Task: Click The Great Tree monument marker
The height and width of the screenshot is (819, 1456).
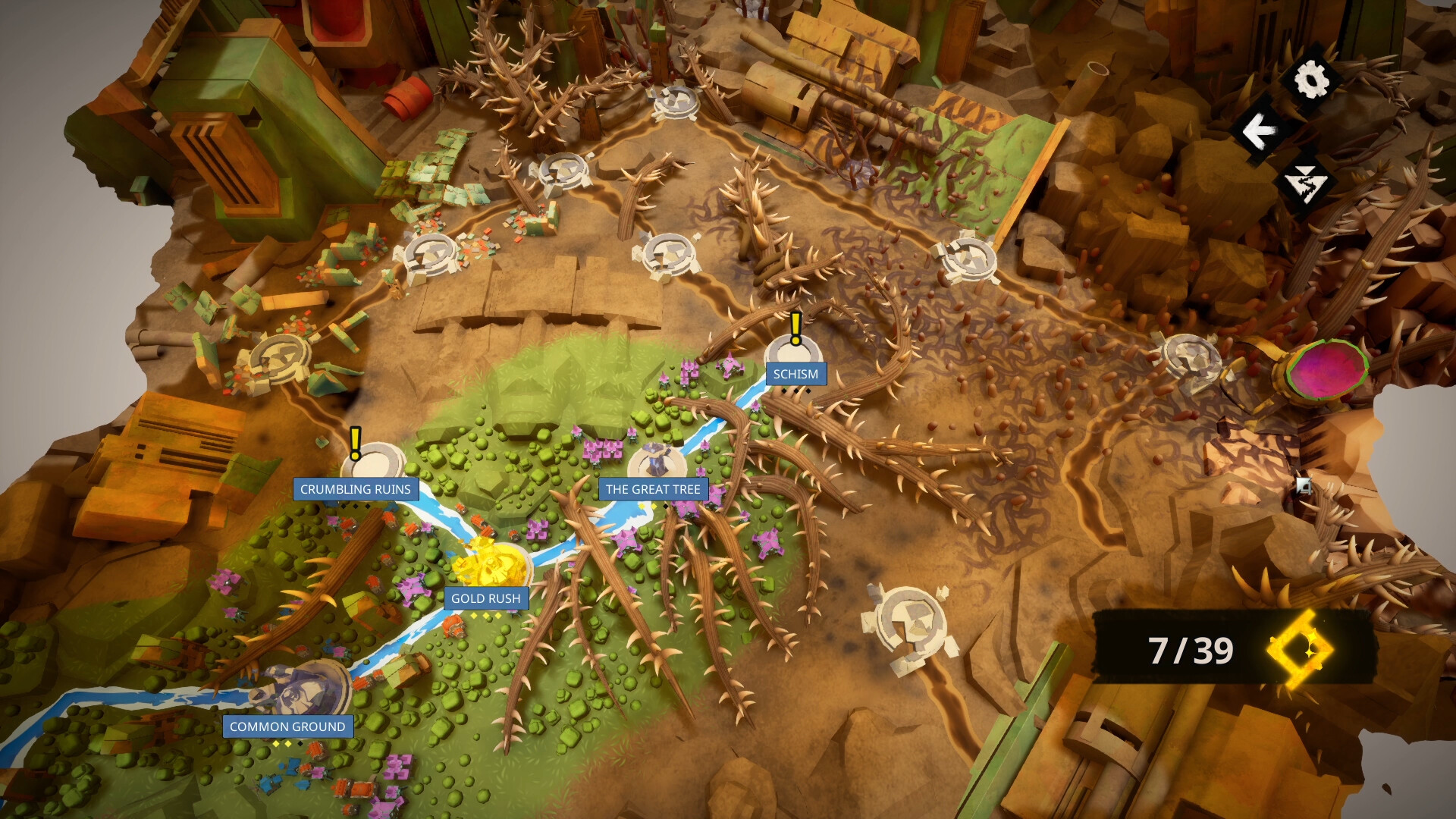Action: pyautogui.click(x=655, y=458)
